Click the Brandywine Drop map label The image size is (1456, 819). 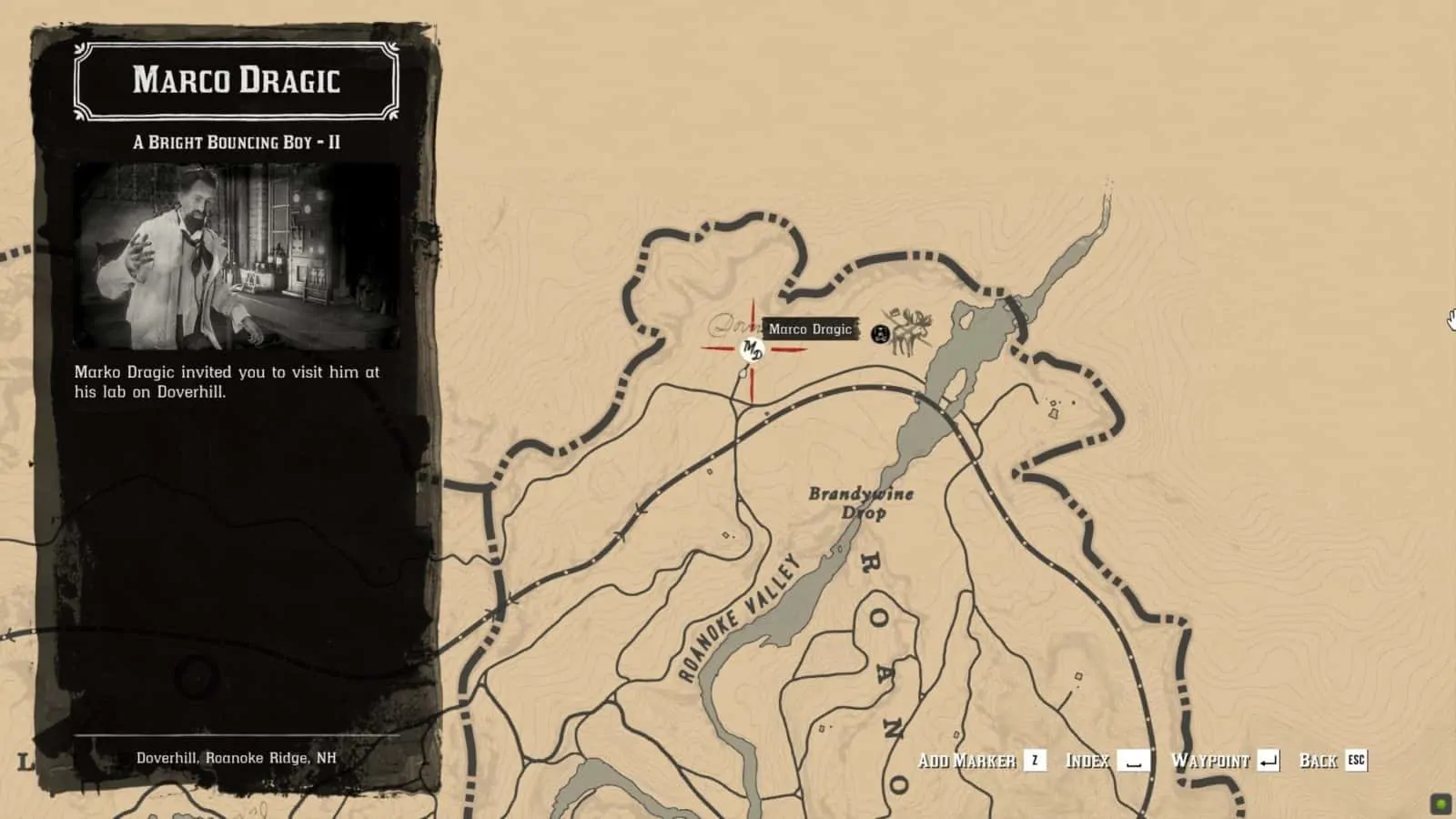862,501
